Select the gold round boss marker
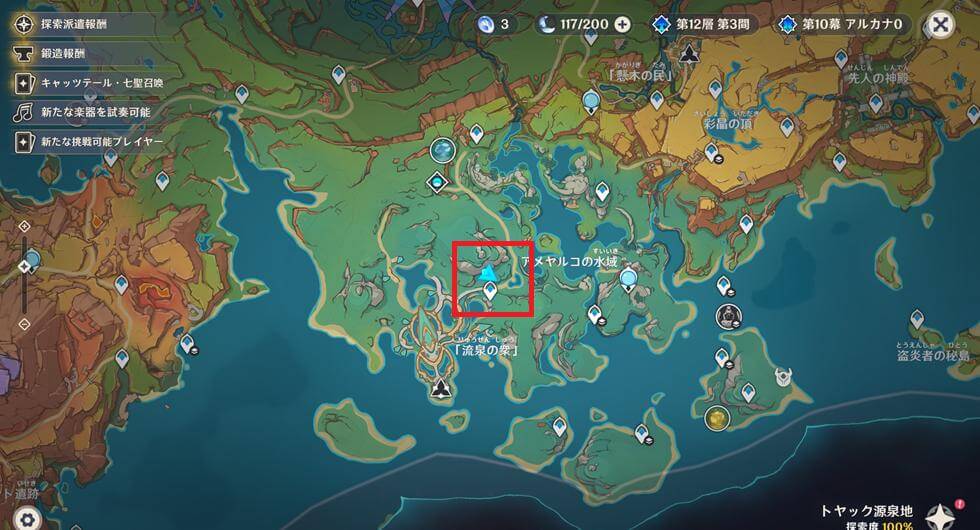The image size is (980, 530). pos(716,417)
